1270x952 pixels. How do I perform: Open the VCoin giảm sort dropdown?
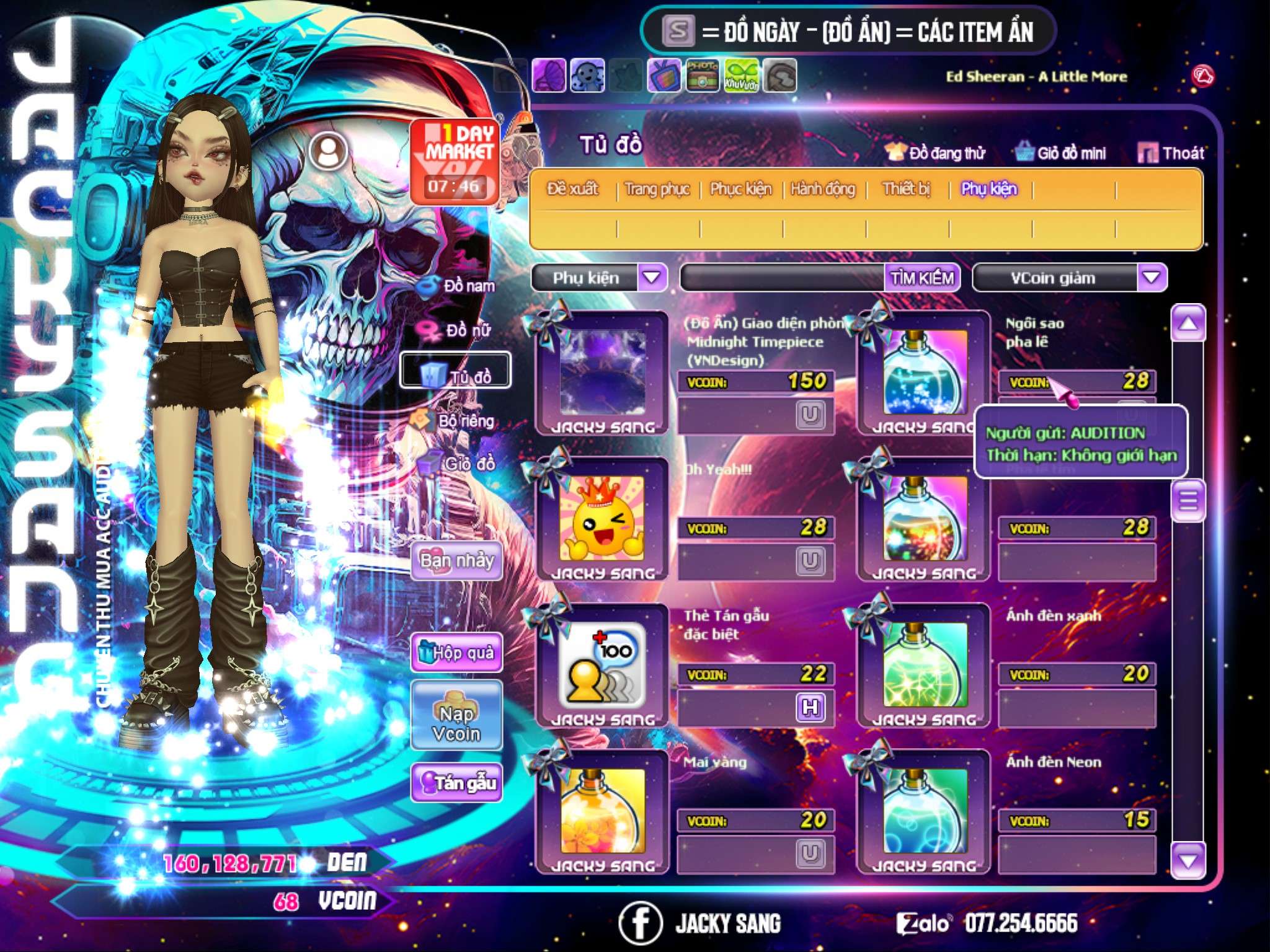pos(1152,277)
